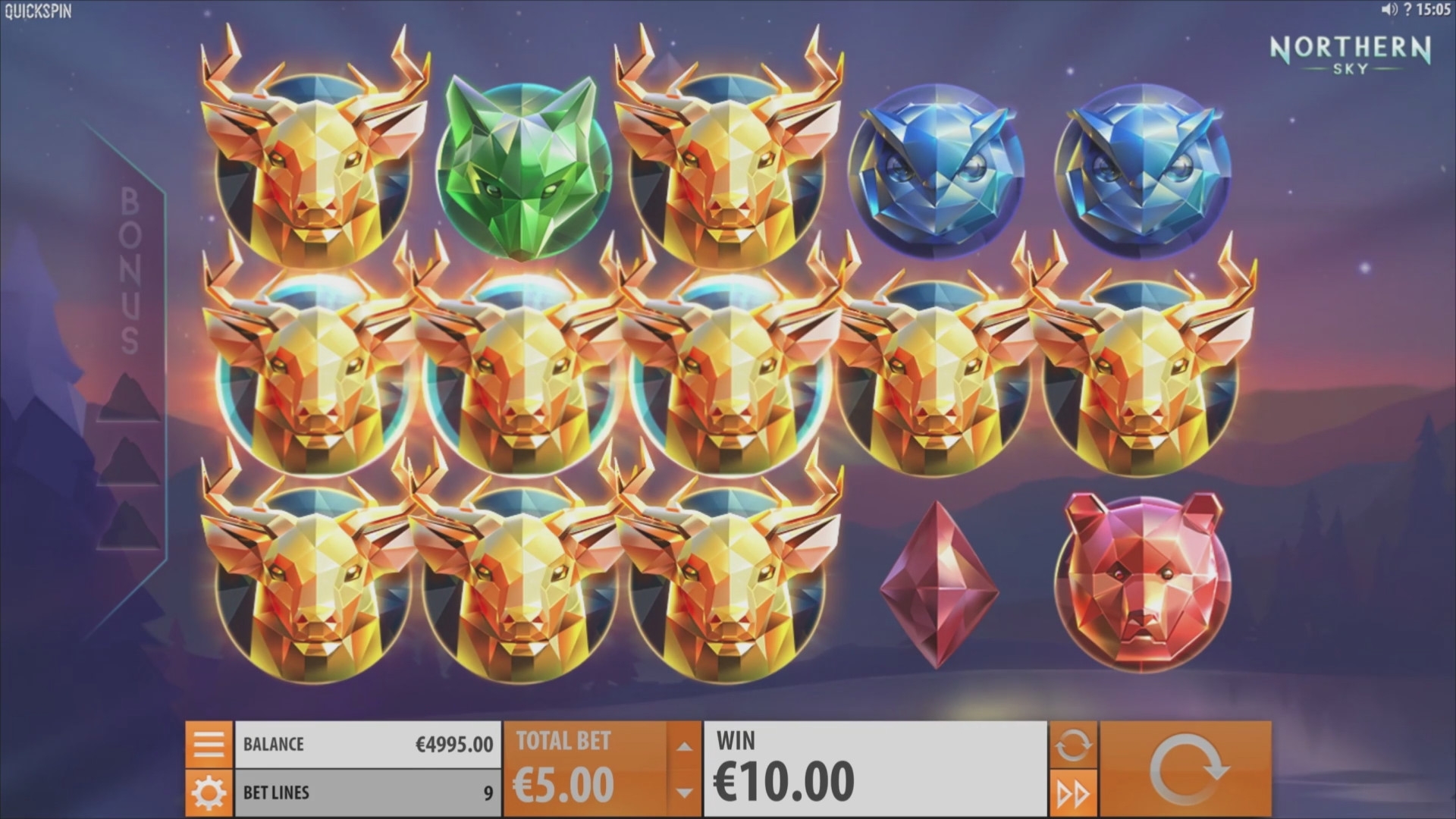1456x819 pixels.
Task: Open the gear settings
Action: pyautogui.click(x=208, y=793)
